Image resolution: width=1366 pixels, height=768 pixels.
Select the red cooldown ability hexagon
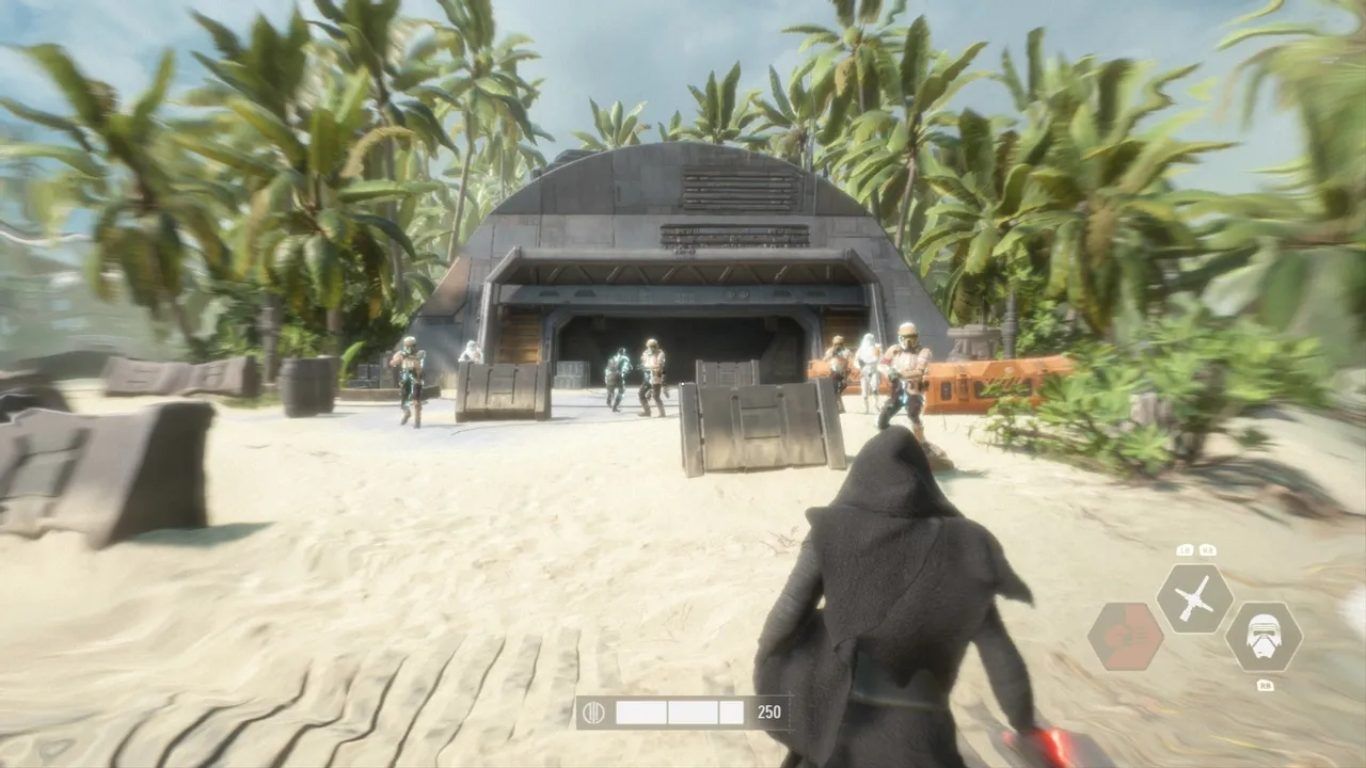(1125, 636)
